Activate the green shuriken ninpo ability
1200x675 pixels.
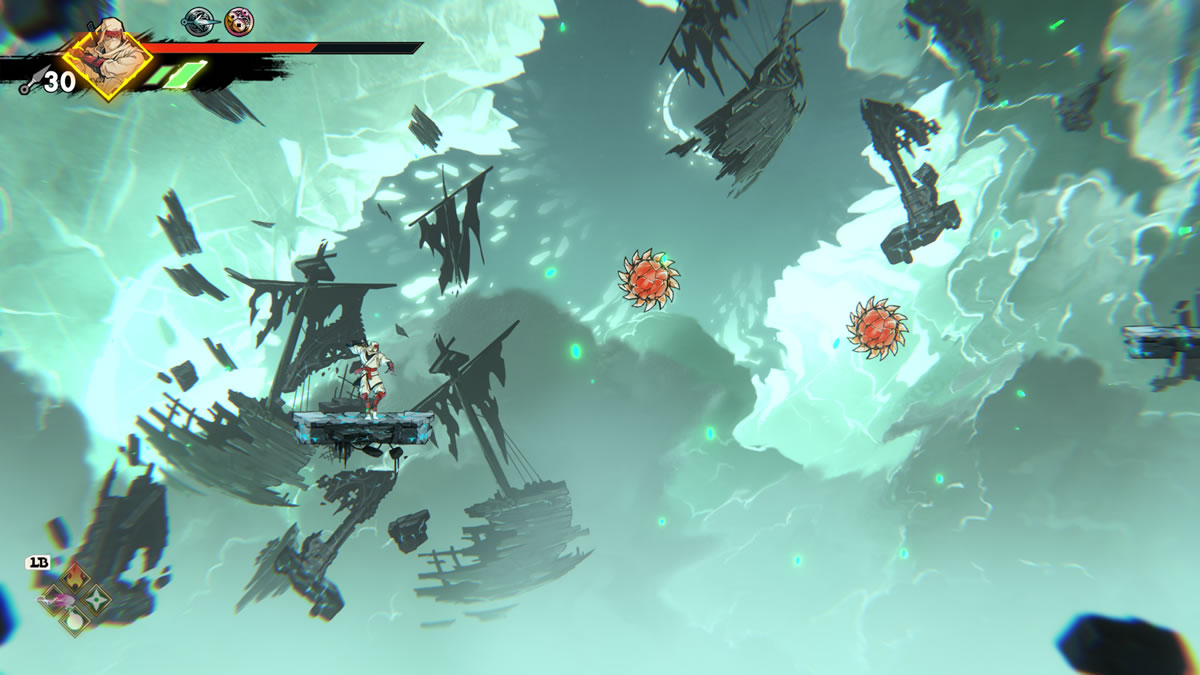tap(97, 599)
